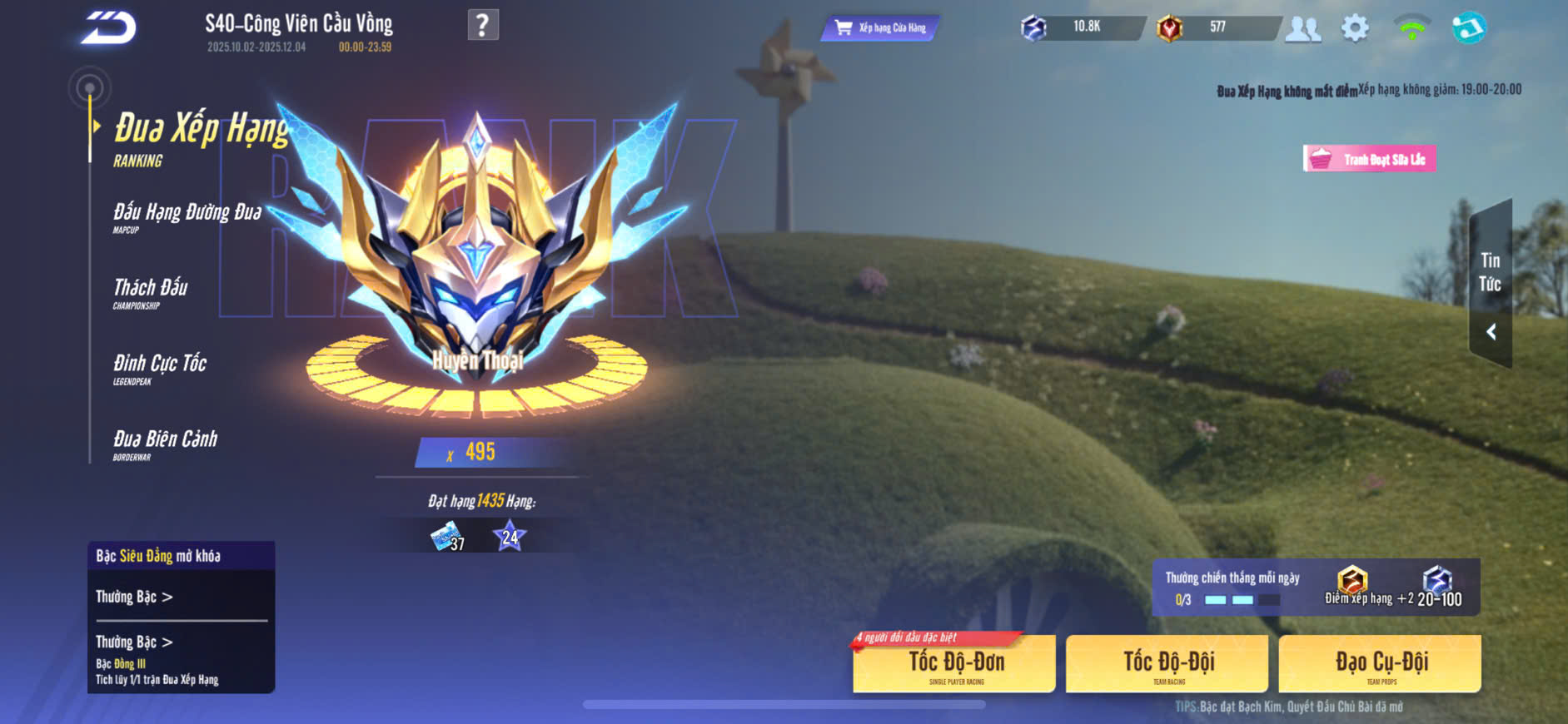Open the Bậc Đồng III Thưởng Bậc reward
This screenshot has height=724, width=1568.
pos(134,642)
